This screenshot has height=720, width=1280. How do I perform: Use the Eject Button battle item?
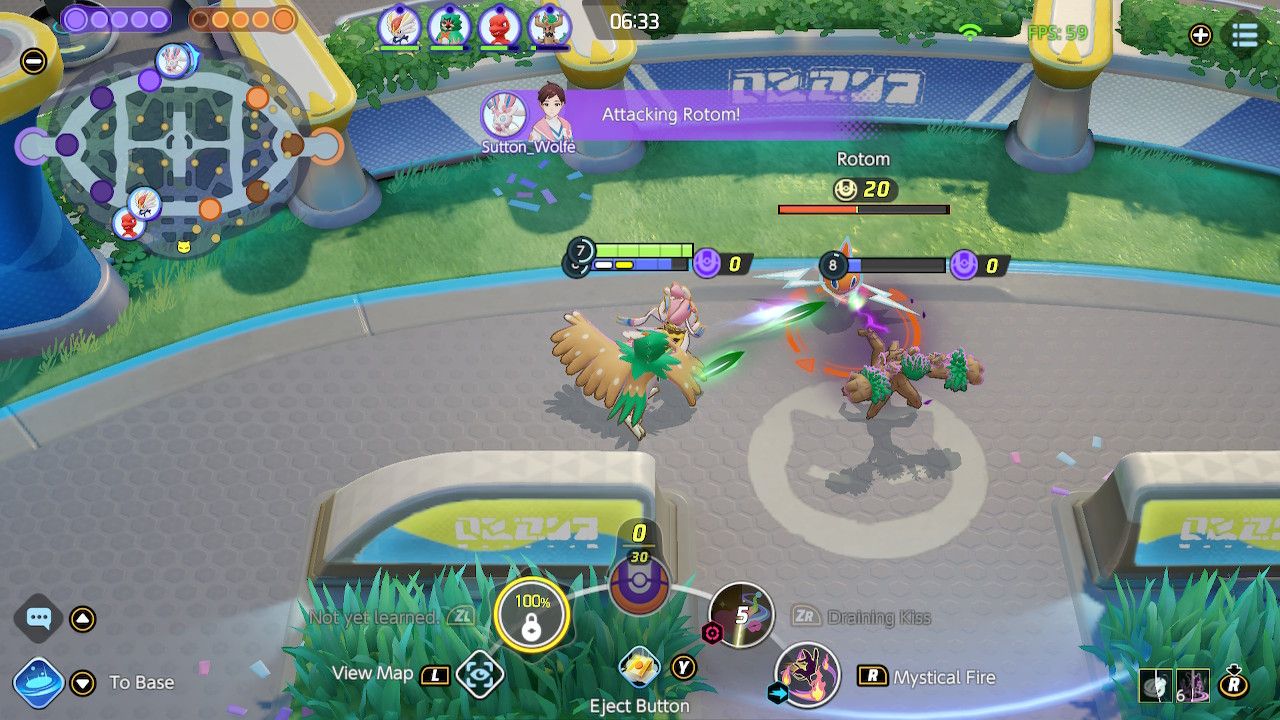[638, 666]
